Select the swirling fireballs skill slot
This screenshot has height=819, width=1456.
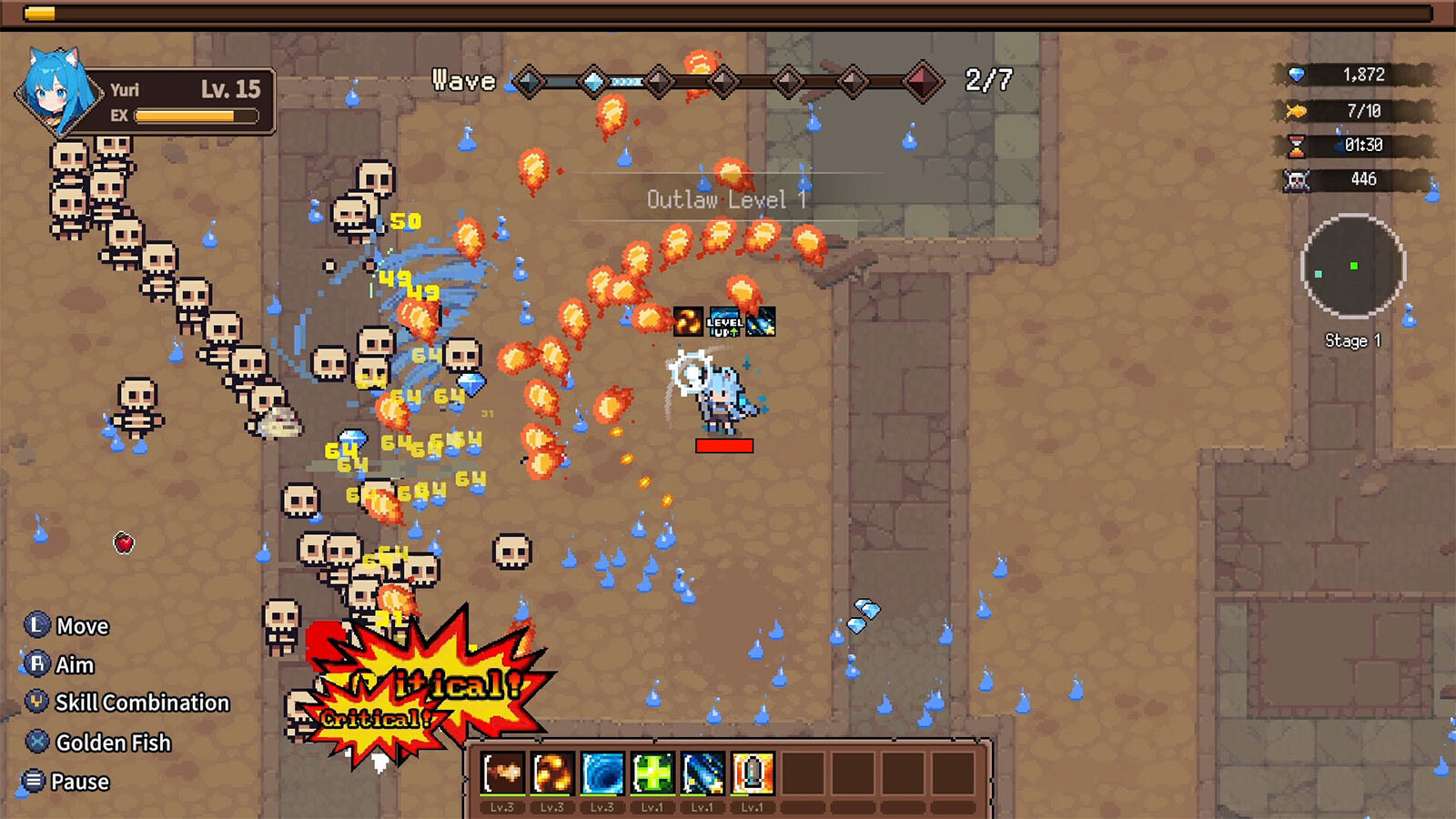click(552, 773)
